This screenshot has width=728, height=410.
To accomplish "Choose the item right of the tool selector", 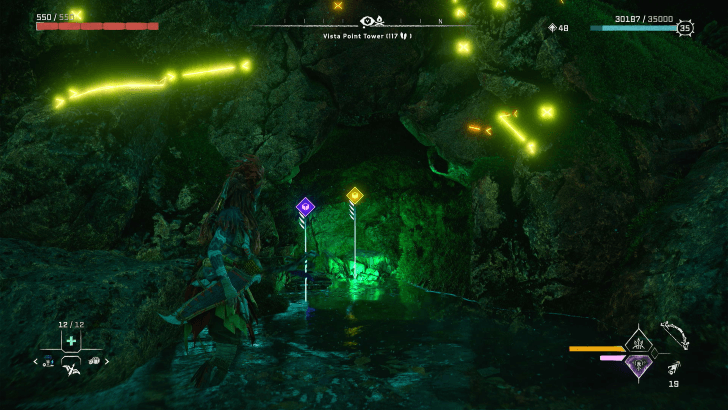I will (x=94, y=361).
